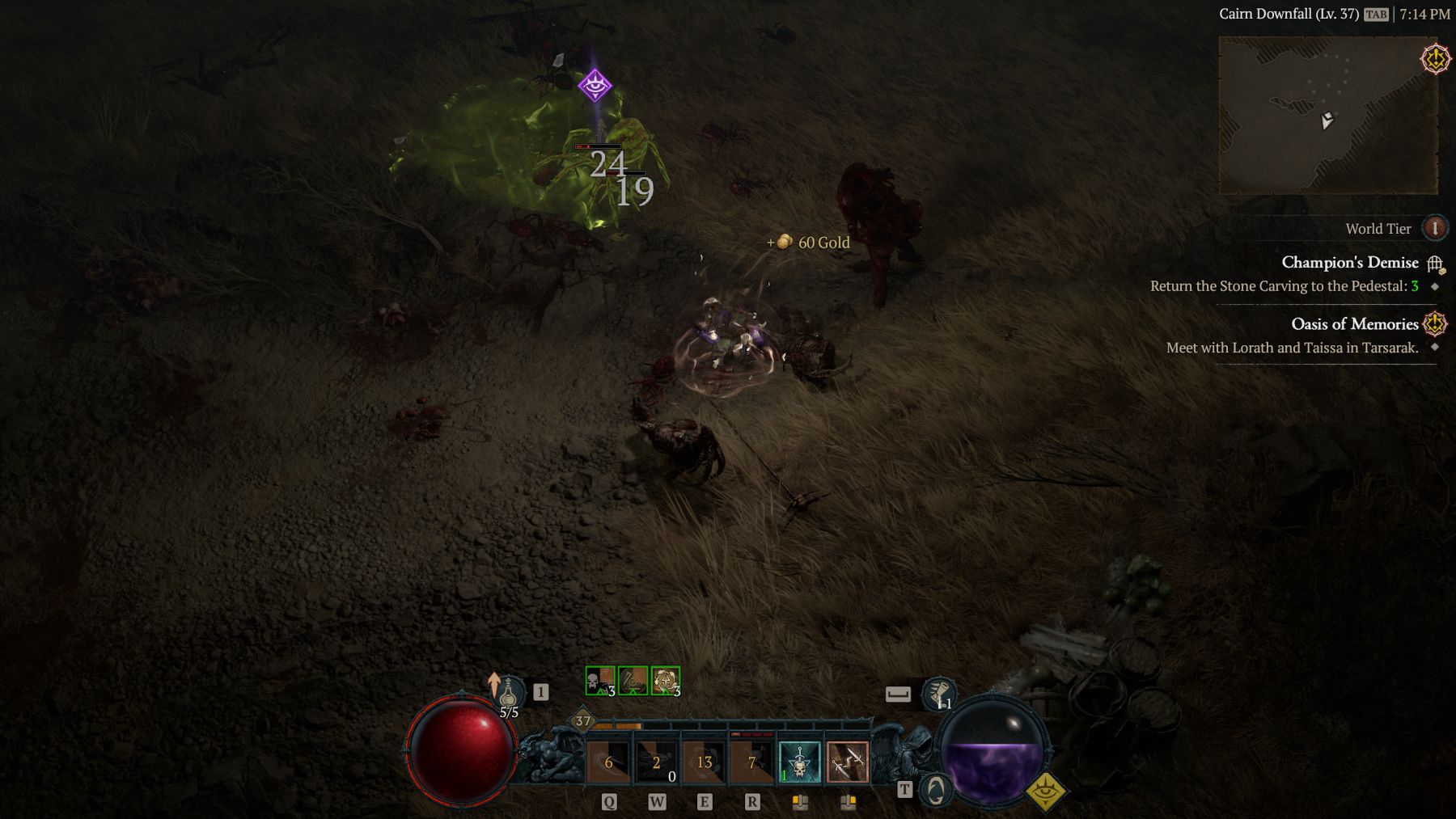
Task: Activate the skill on cooldown showing 7
Action: coord(751,762)
